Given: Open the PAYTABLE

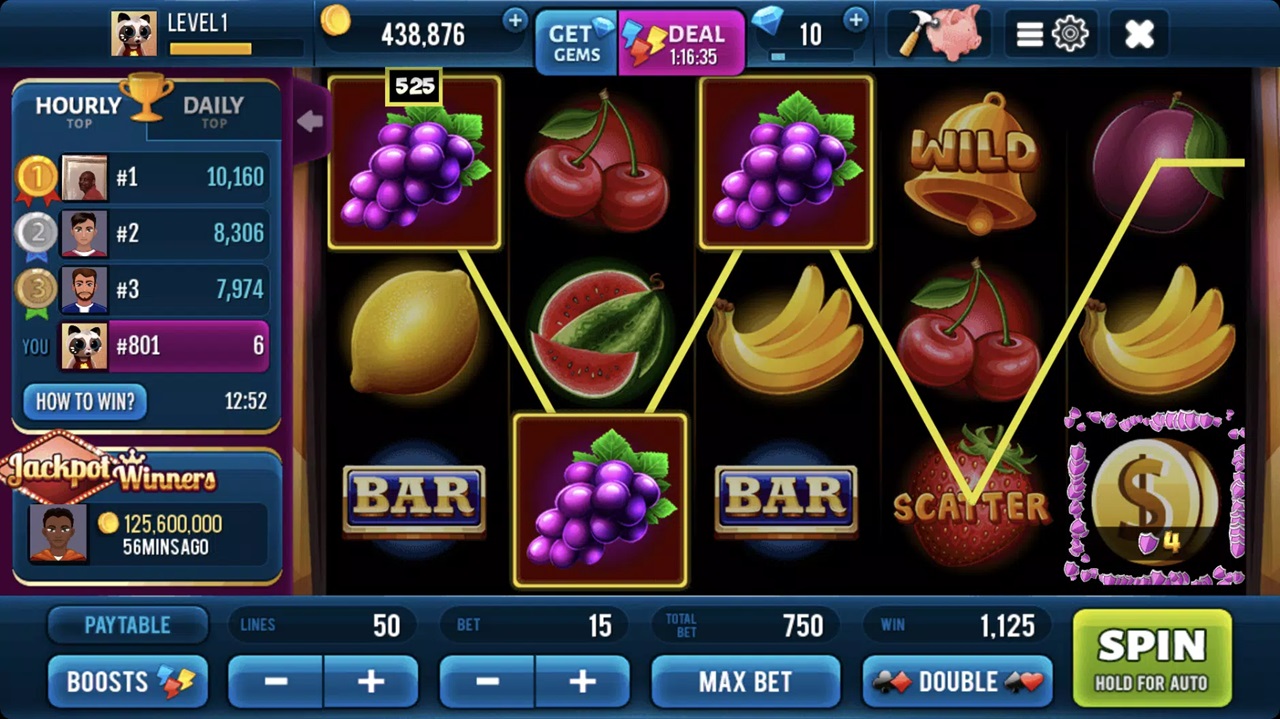Looking at the screenshot, I should (127, 625).
